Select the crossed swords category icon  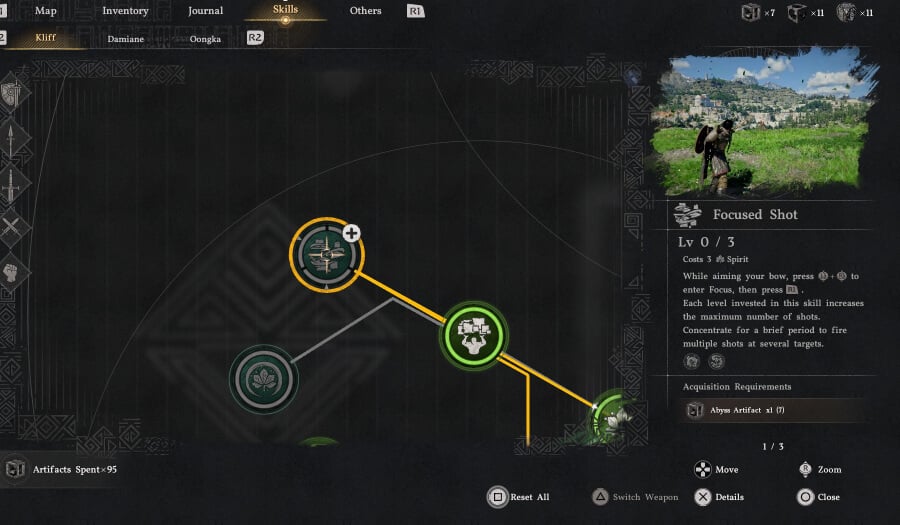11,228
